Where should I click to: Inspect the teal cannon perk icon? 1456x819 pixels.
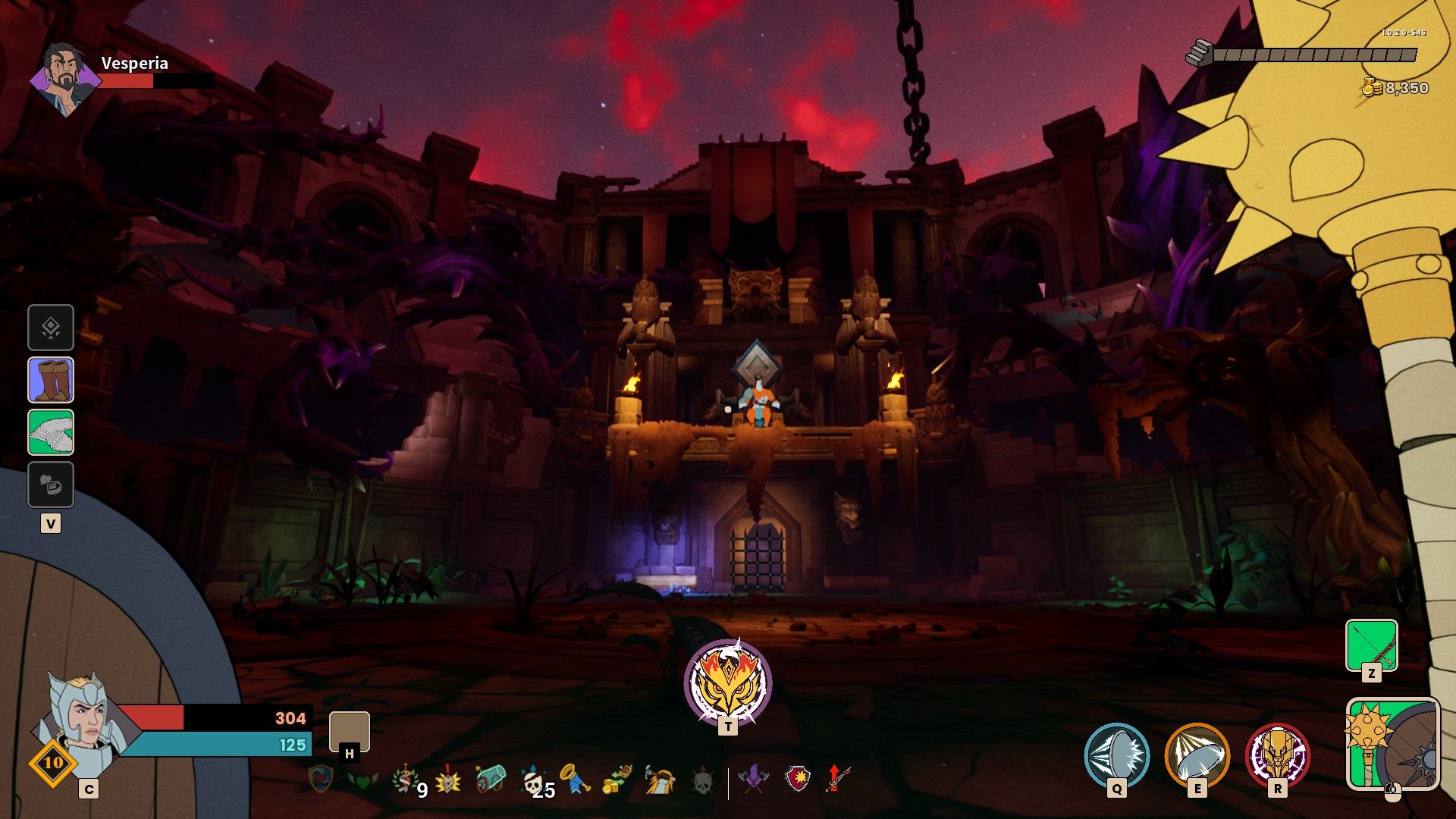coord(491,780)
